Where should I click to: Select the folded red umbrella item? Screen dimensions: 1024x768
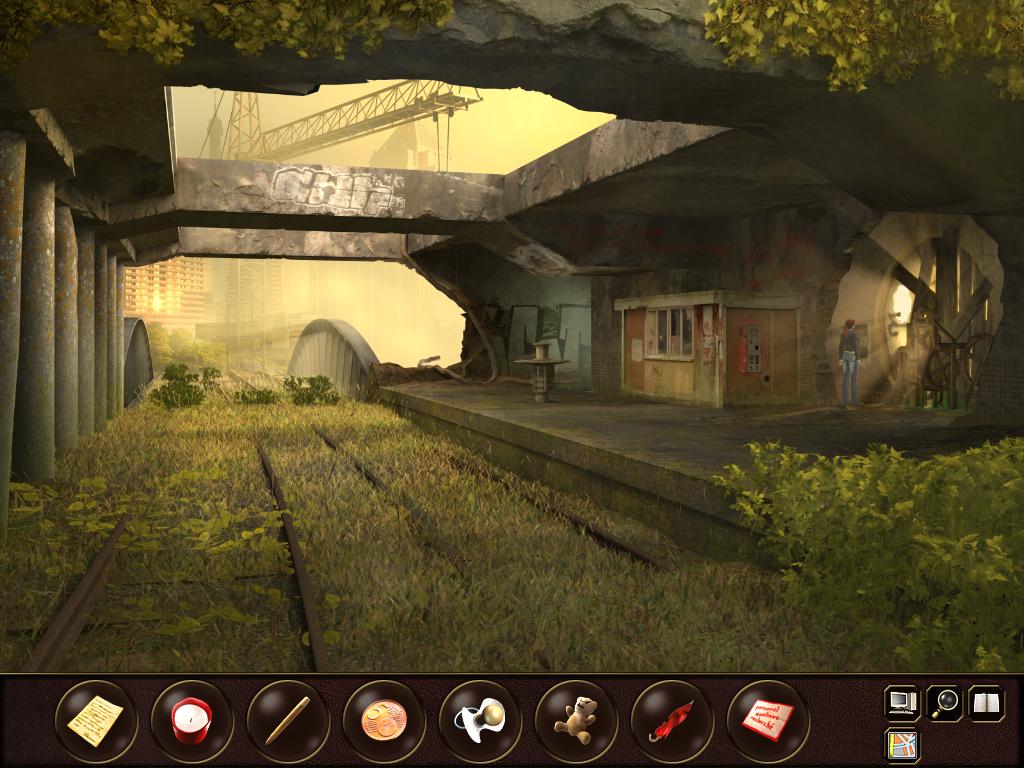click(x=672, y=720)
